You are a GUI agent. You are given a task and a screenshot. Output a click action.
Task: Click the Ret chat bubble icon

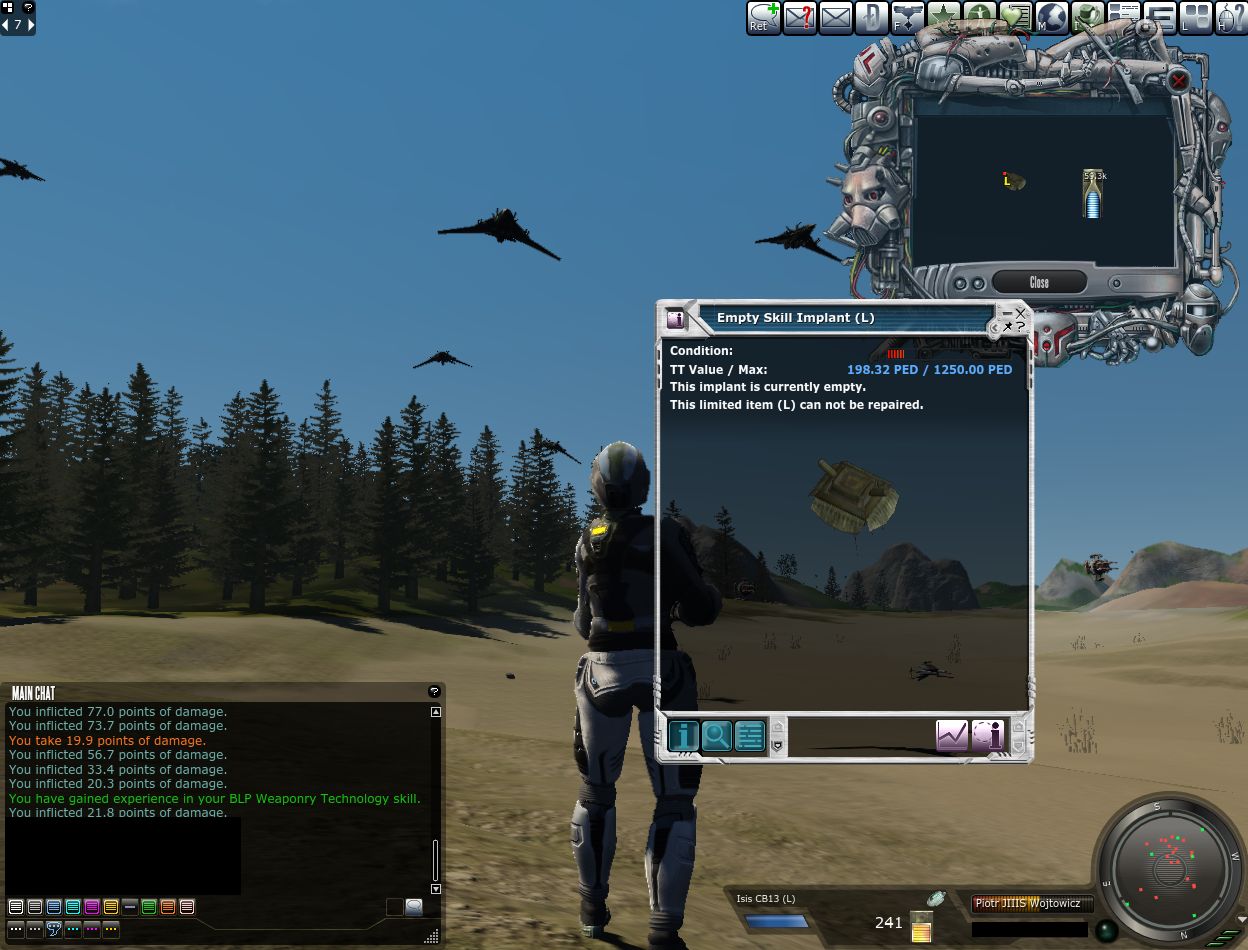point(764,17)
